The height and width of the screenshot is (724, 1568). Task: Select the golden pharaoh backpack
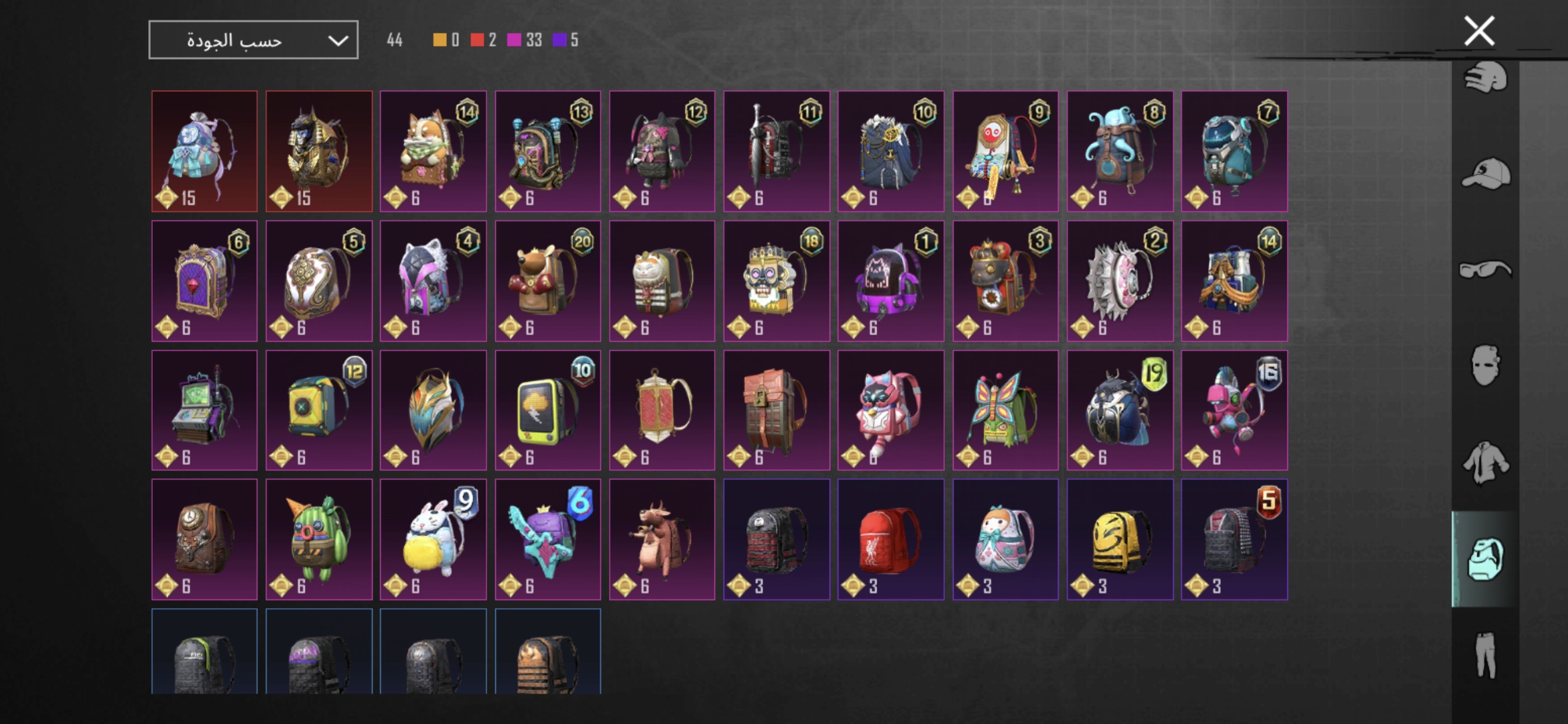[x=319, y=152]
